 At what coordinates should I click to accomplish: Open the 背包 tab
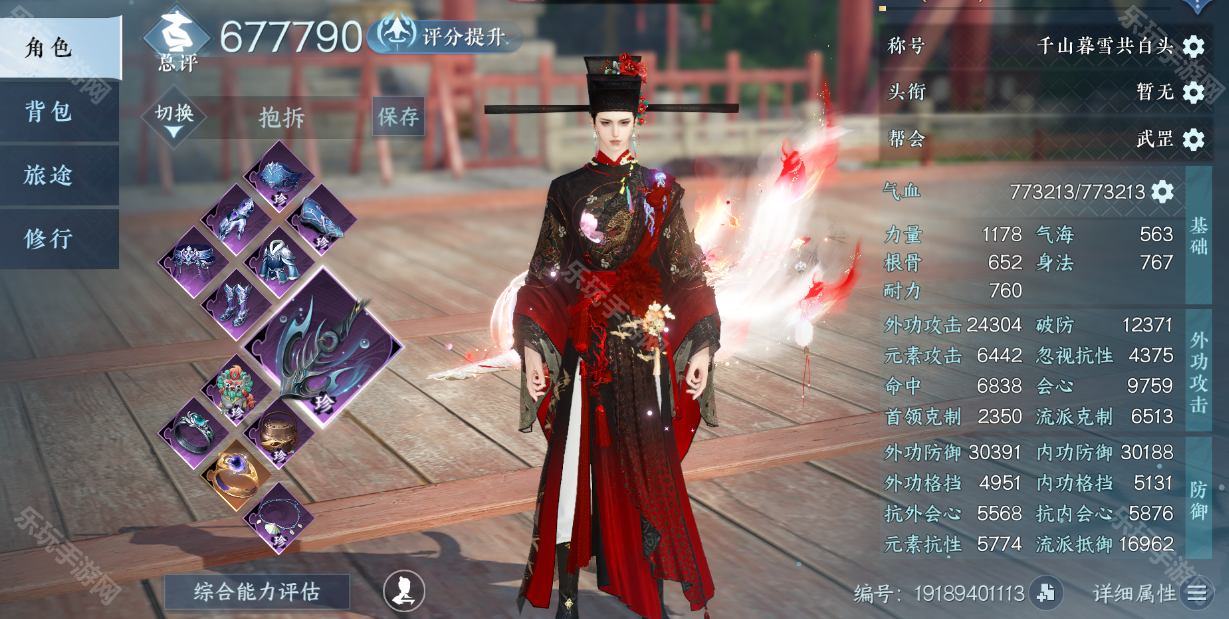pos(58,111)
